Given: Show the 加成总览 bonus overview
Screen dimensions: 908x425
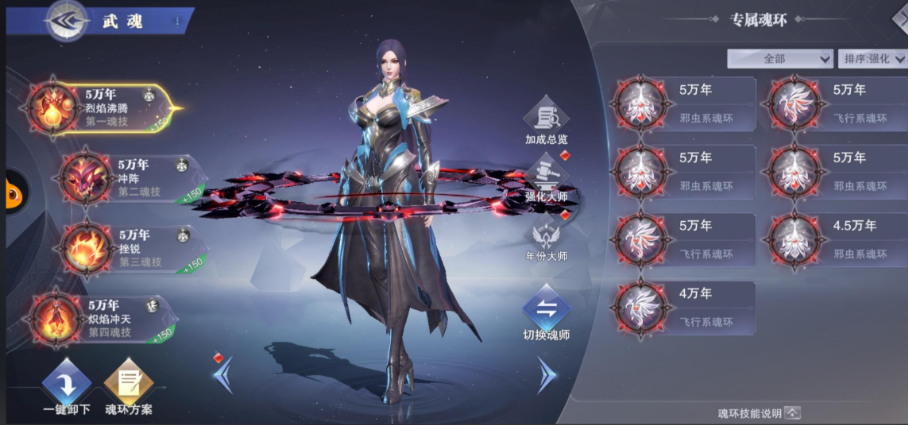Looking at the screenshot, I should (546, 124).
